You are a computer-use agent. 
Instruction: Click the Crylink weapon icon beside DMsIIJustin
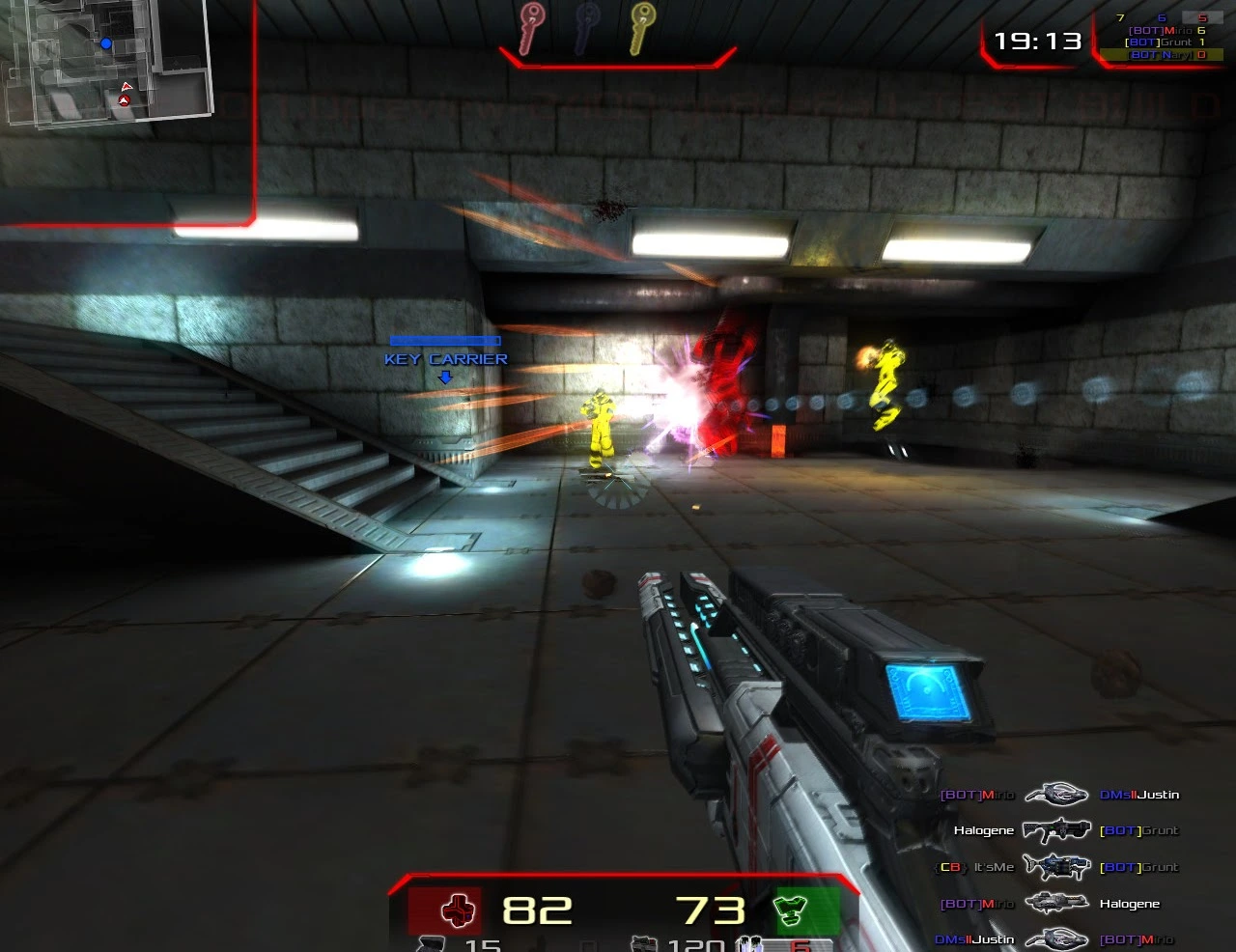click(1056, 794)
